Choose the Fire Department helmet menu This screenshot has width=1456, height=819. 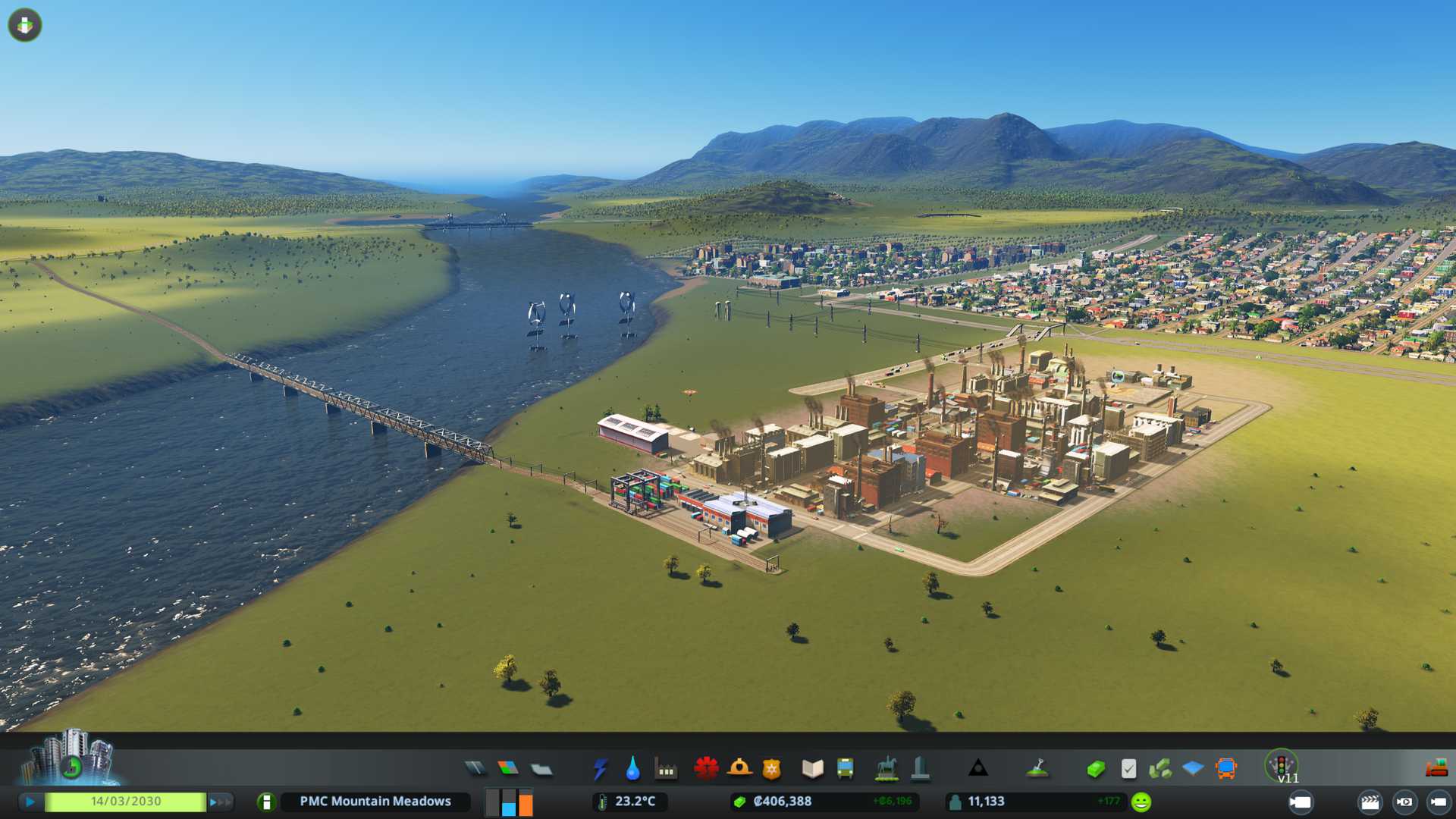point(739,769)
